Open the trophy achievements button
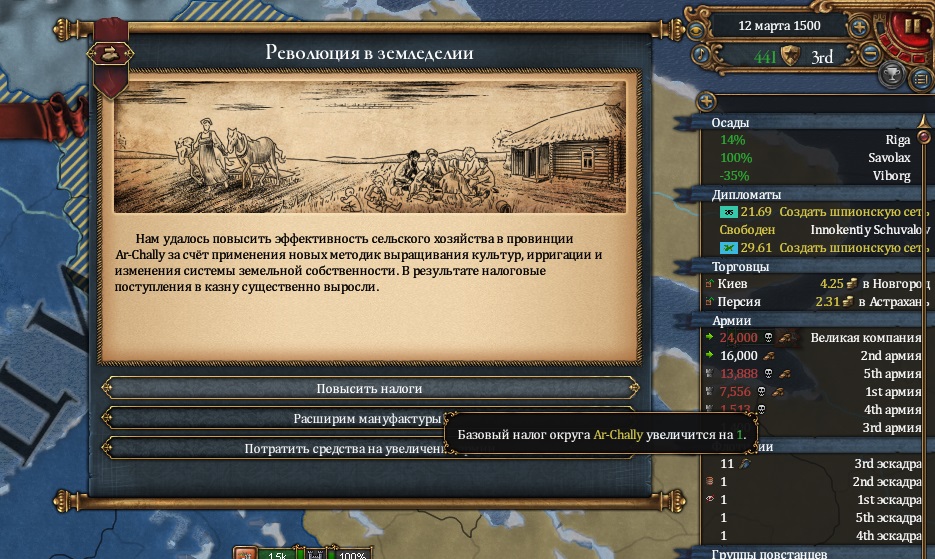 (894, 75)
